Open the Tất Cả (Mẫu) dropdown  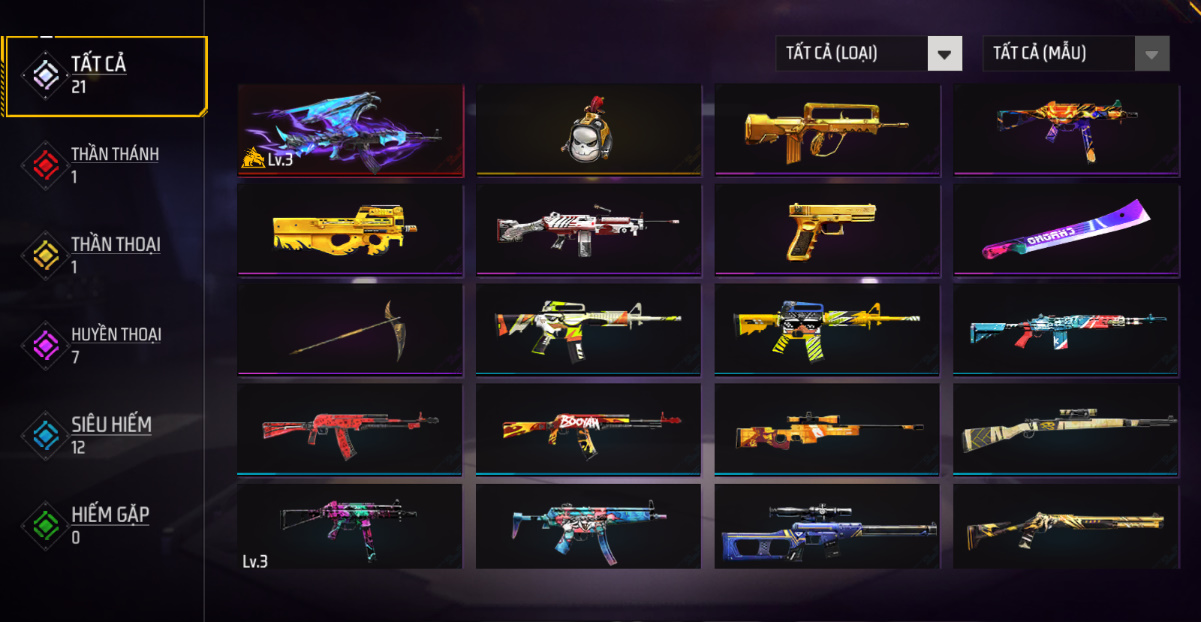point(1075,54)
